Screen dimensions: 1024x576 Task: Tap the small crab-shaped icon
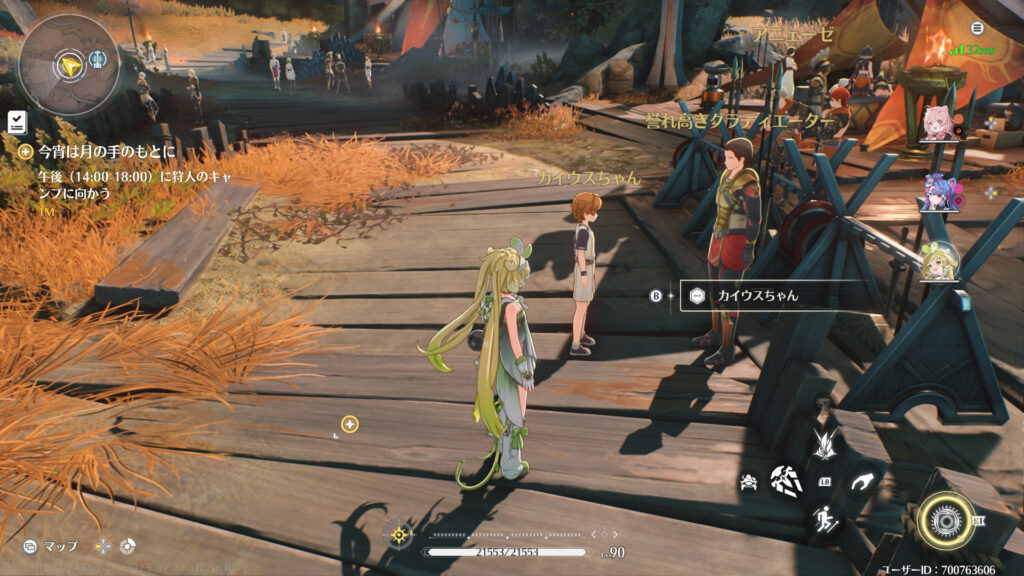748,484
